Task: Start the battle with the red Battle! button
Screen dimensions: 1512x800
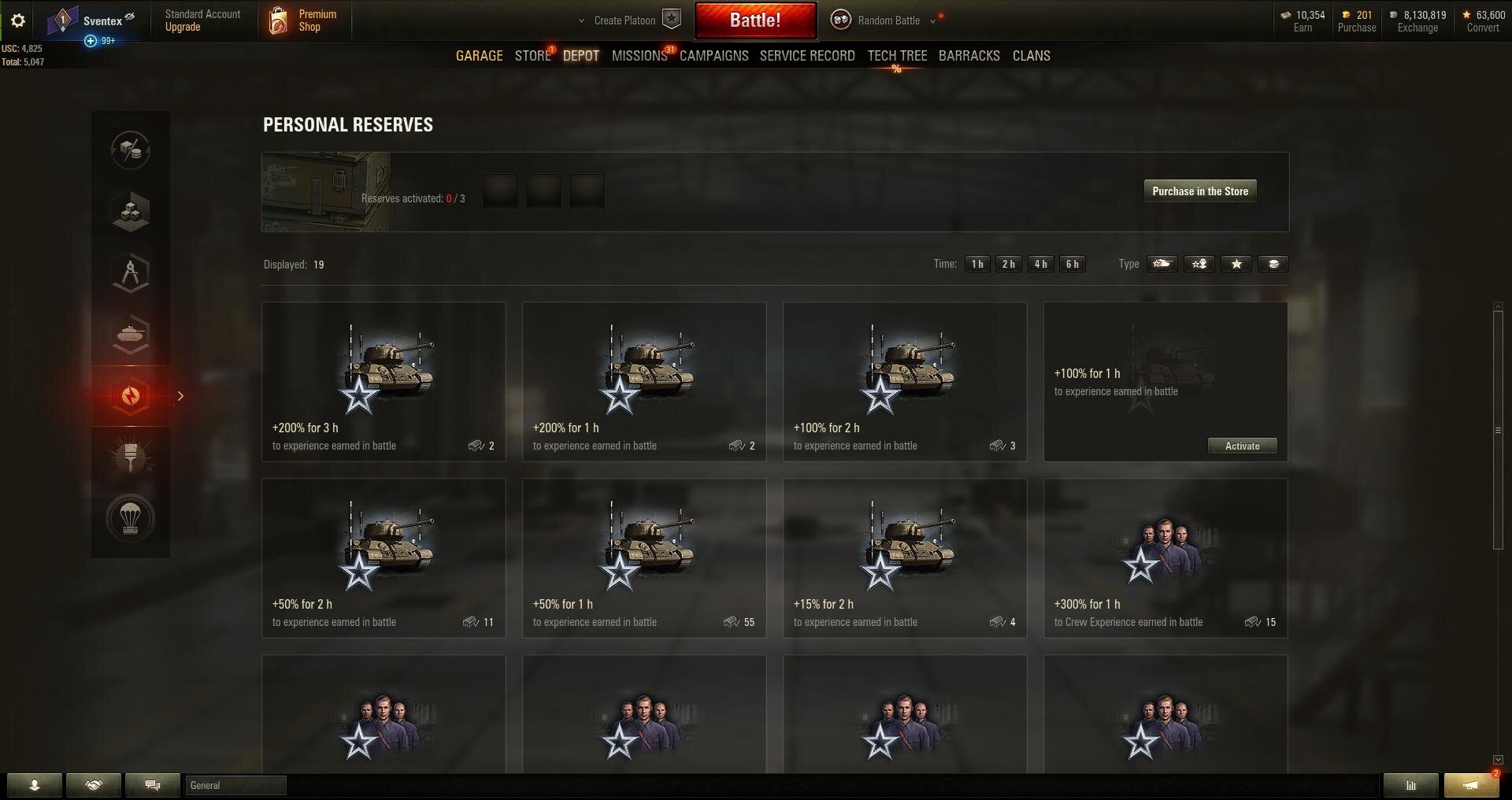Action: click(x=754, y=20)
